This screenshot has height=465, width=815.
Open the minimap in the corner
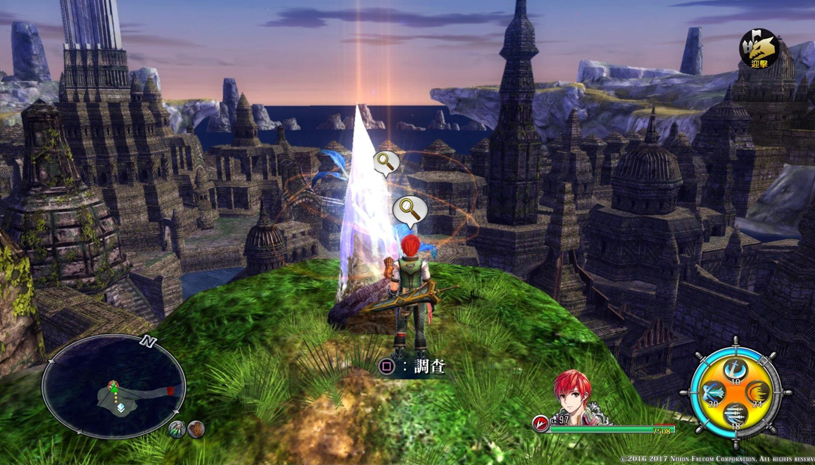113,387
